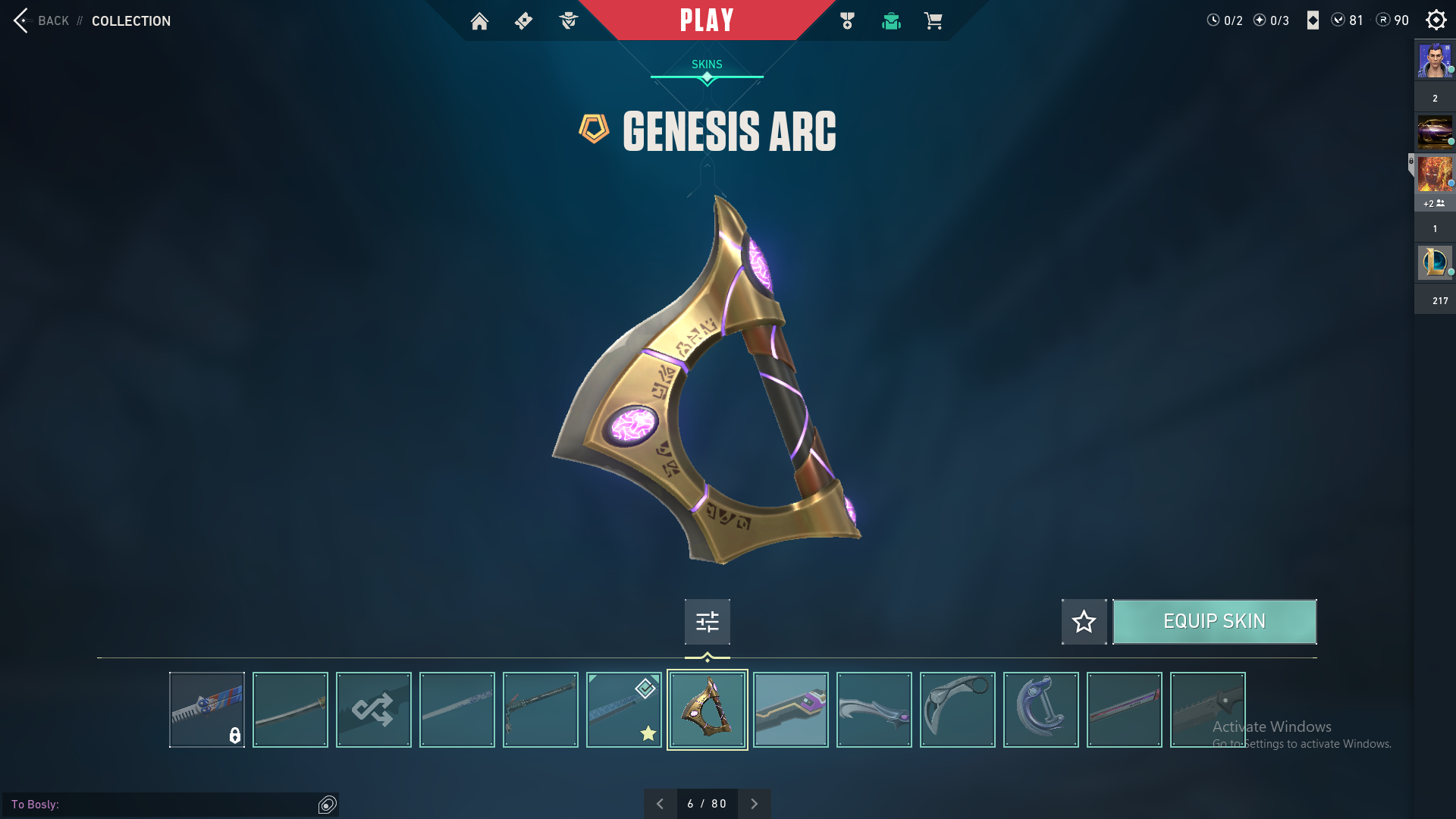Go to the next skins page

pyautogui.click(x=754, y=804)
